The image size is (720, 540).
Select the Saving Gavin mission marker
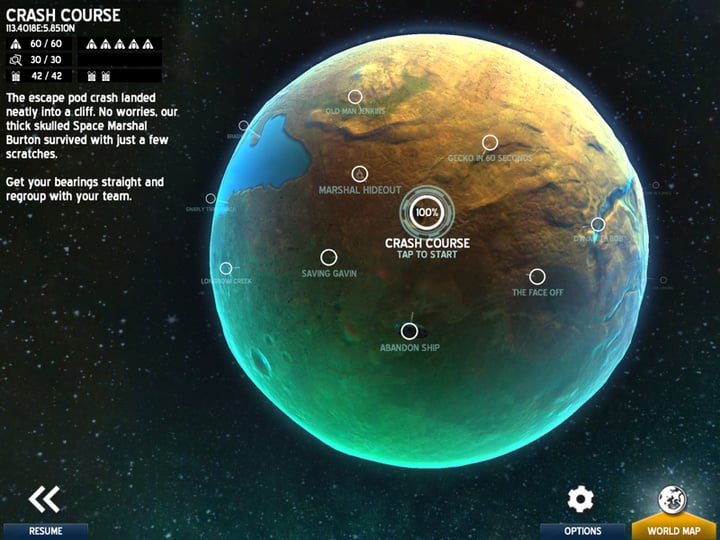pyautogui.click(x=328, y=257)
